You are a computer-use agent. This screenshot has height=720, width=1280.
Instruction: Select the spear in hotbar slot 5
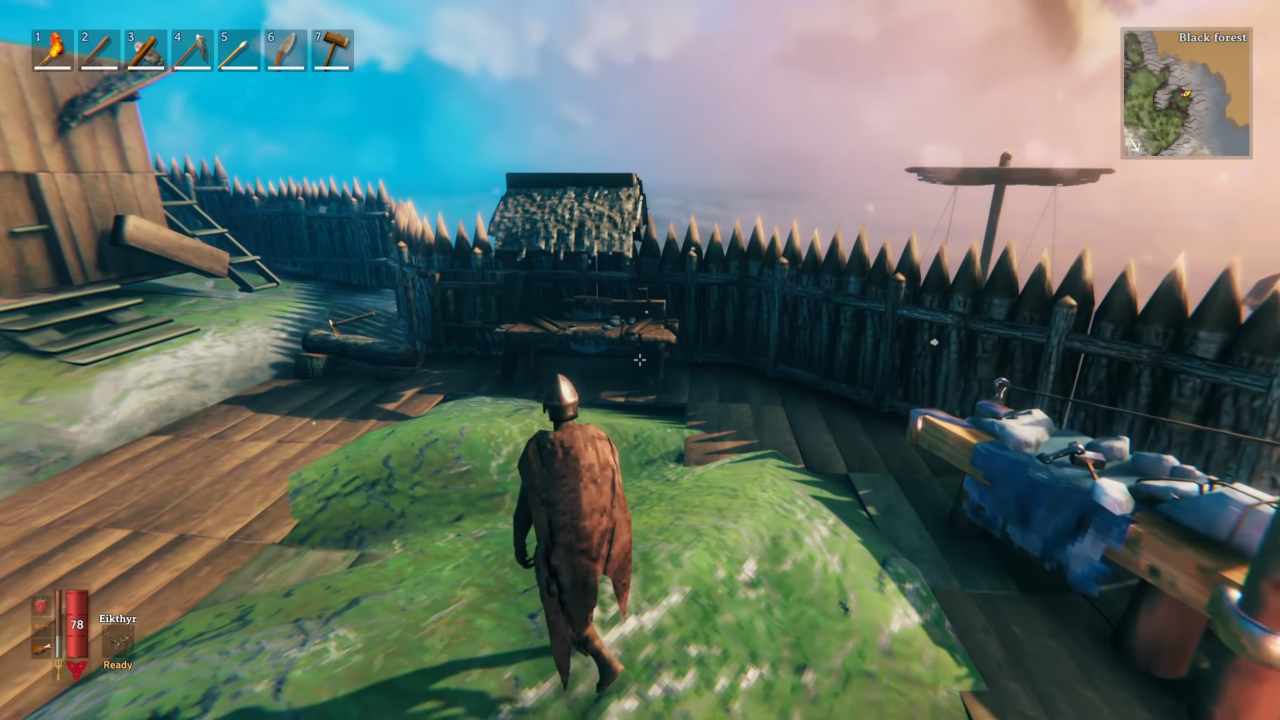point(236,48)
